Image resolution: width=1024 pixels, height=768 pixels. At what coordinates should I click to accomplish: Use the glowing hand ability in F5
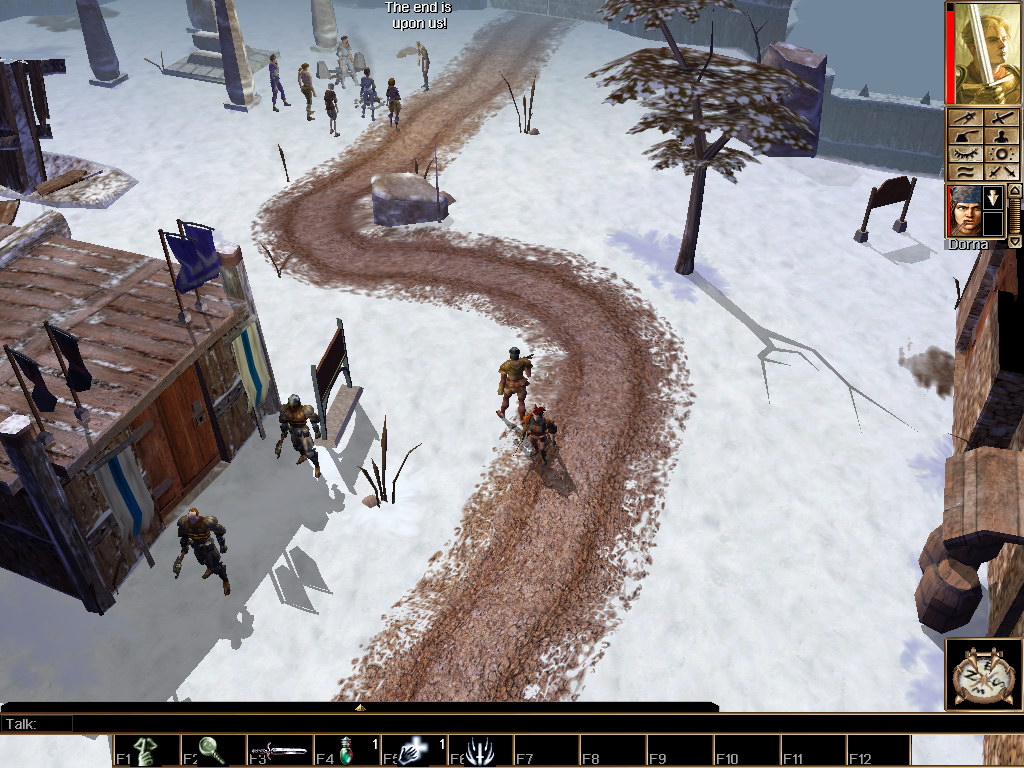(413, 751)
